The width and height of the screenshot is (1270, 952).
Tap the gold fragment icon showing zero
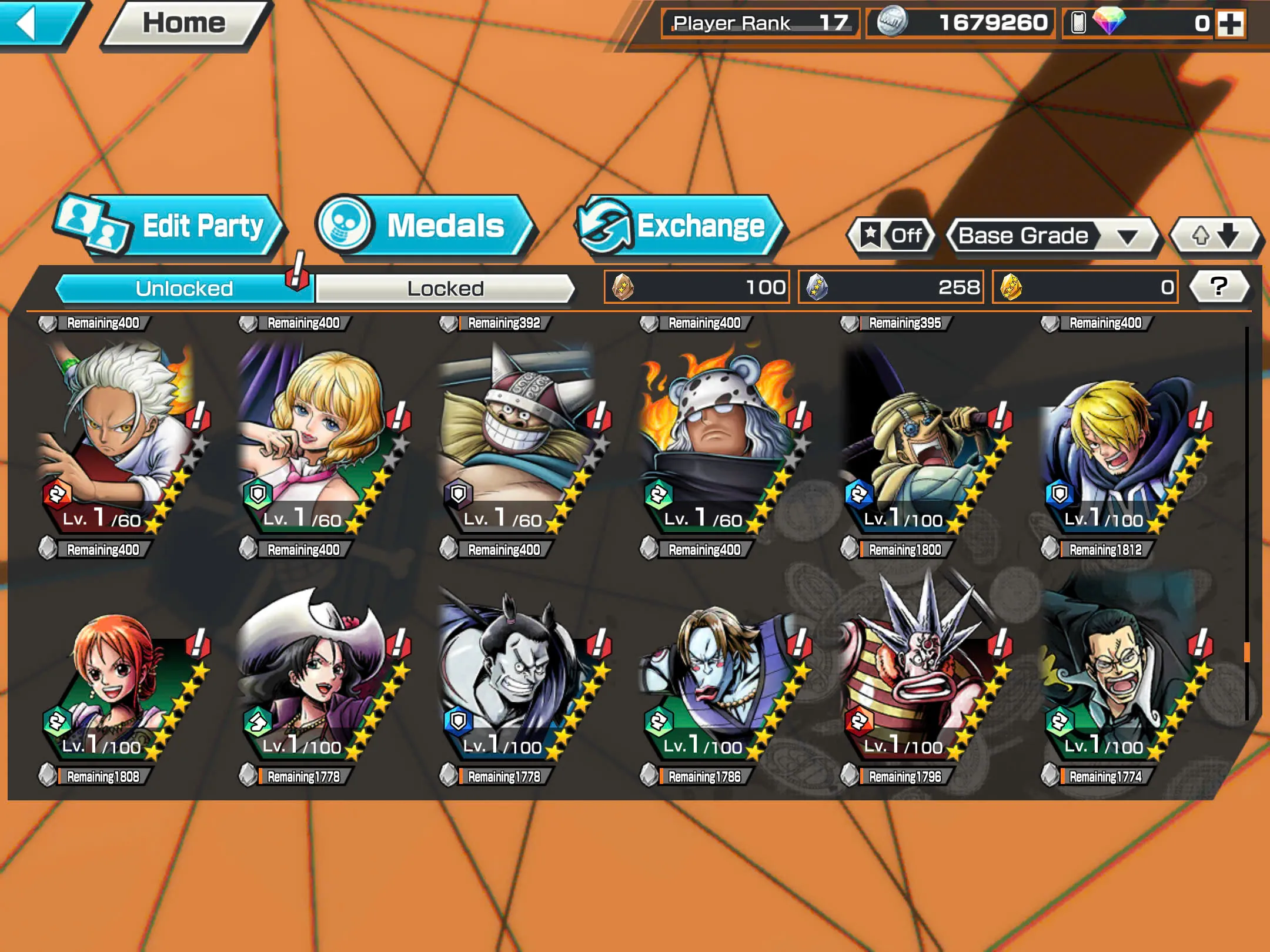pyautogui.click(x=1012, y=286)
